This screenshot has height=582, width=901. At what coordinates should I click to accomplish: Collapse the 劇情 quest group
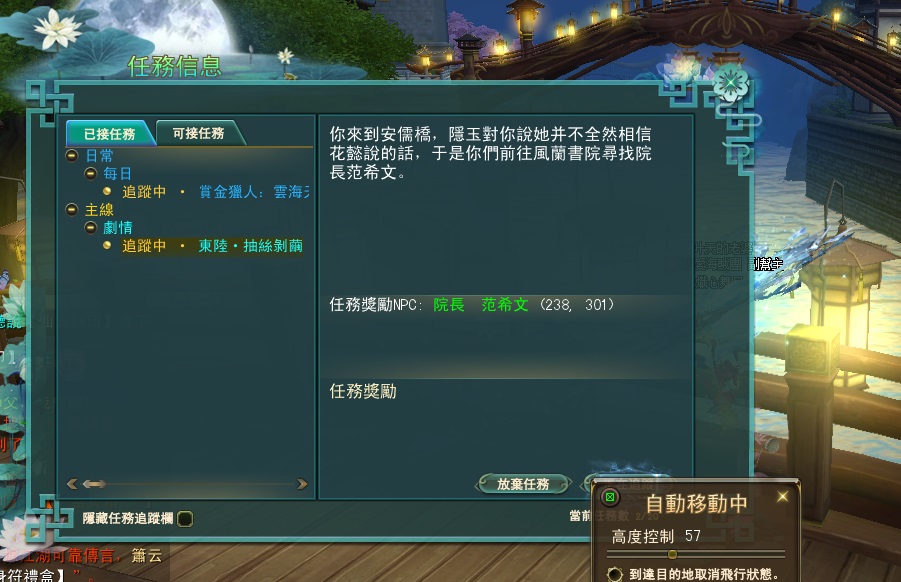pos(90,228)
